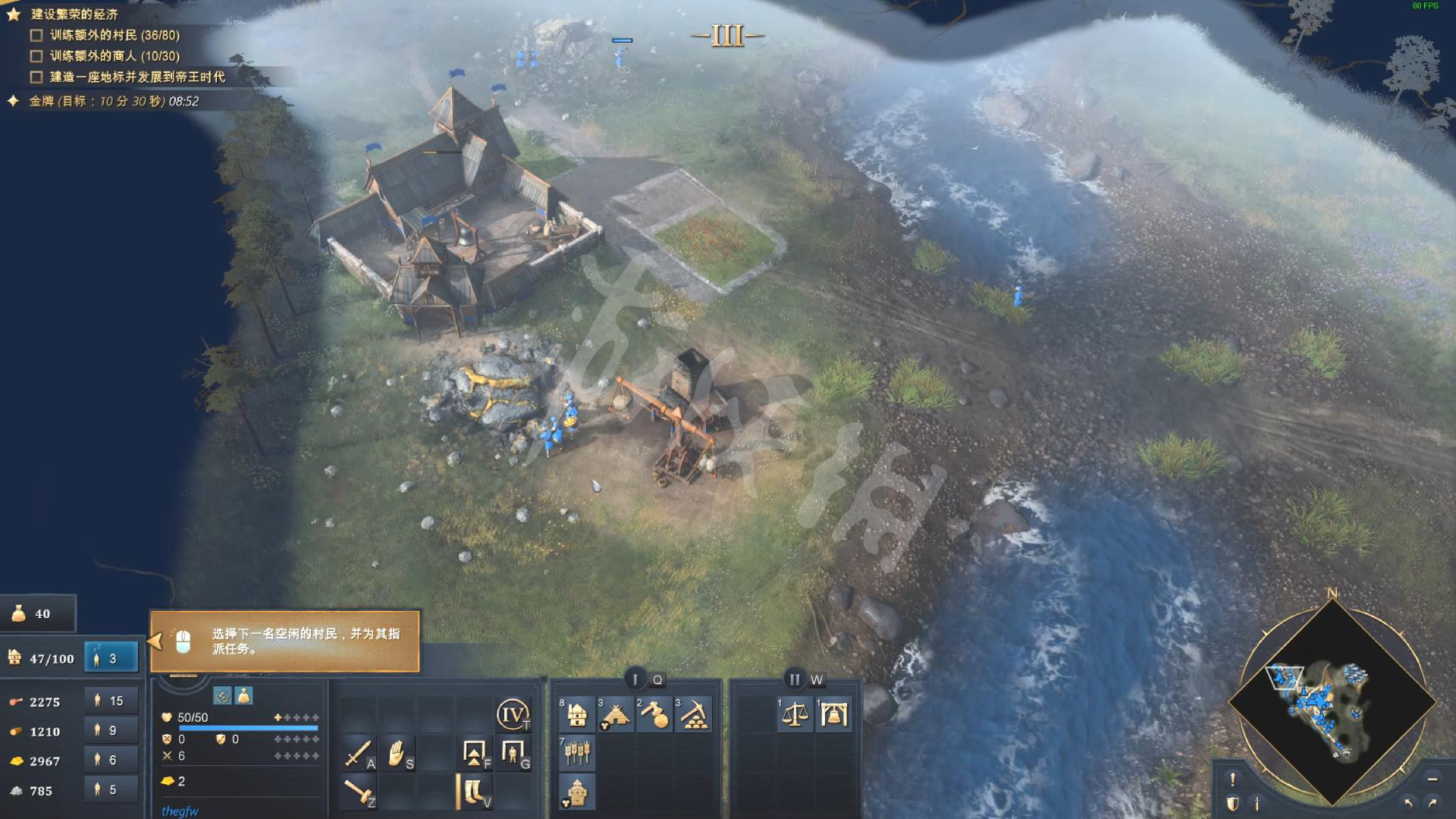Select the lumber camp axe icon
The width and height of the screenshot is (1456, 819).
[x=654, y=714]
